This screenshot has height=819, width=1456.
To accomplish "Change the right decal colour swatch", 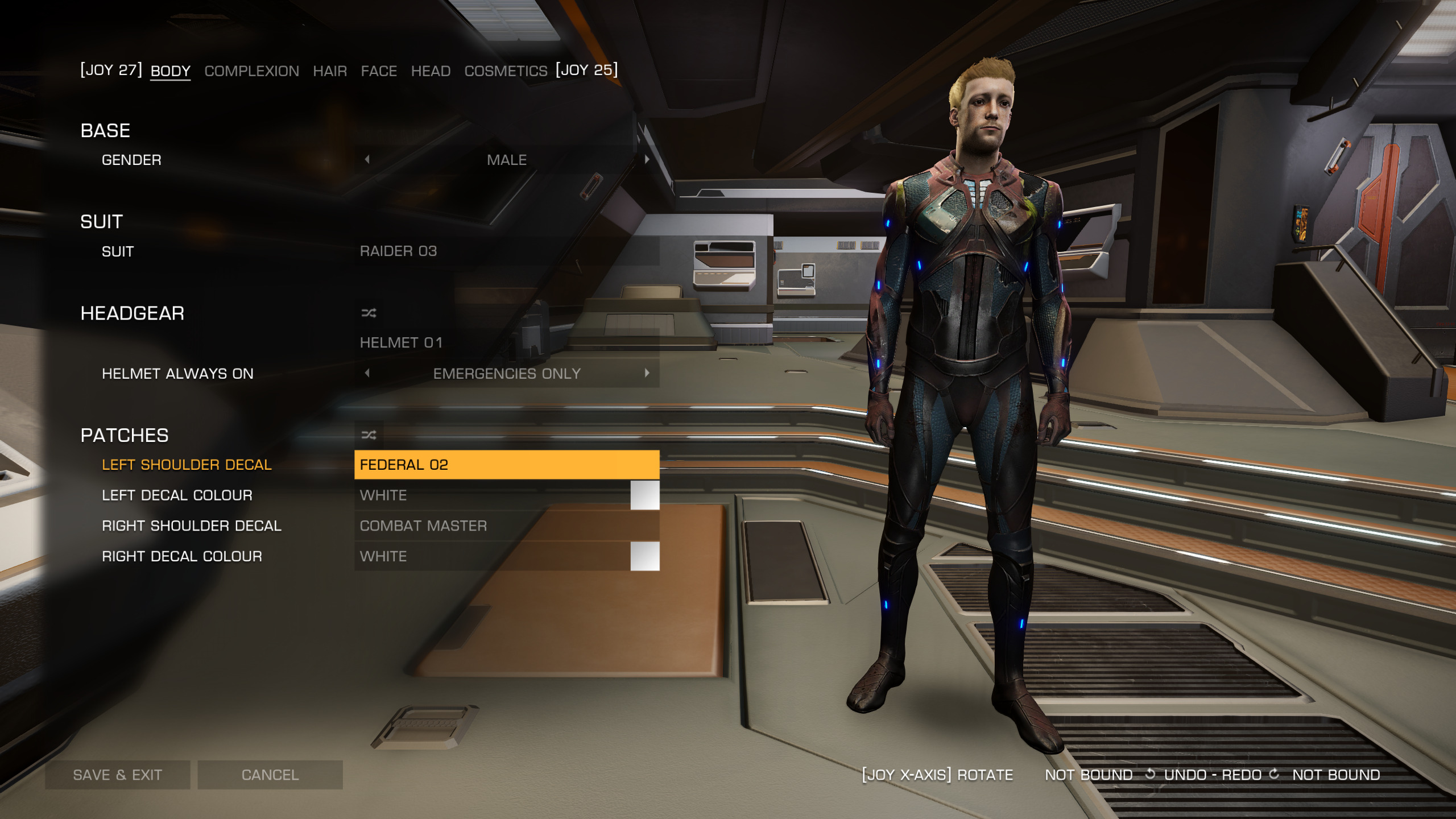I will click(x=644, y=556).
